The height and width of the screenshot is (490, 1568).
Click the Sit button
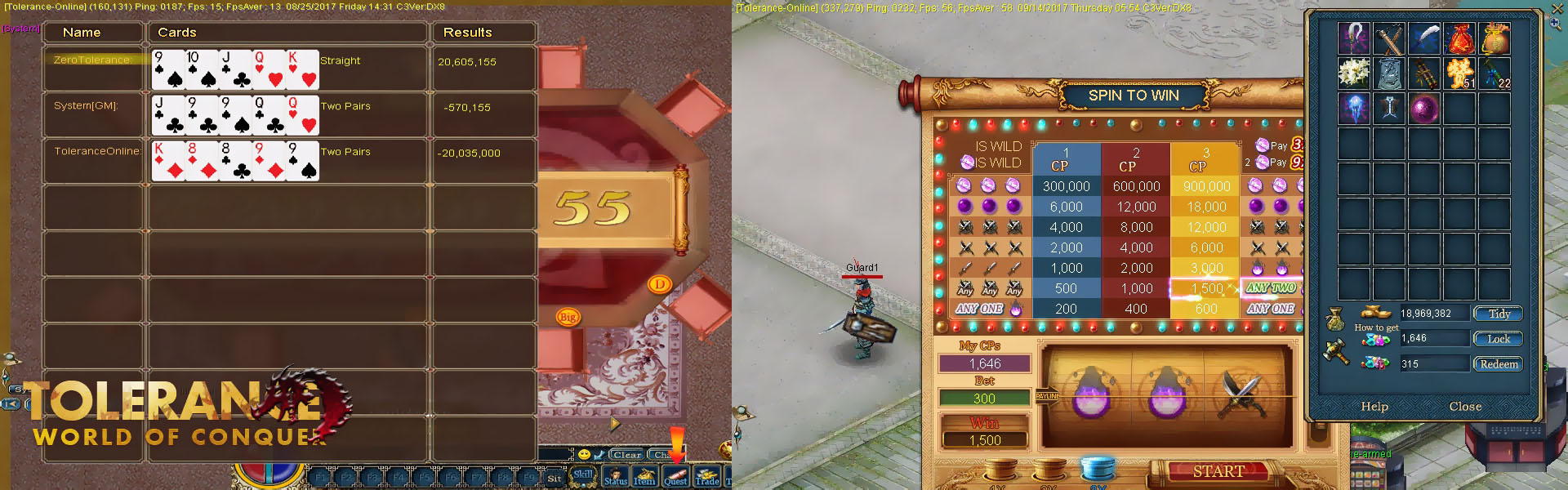point(555,479)
